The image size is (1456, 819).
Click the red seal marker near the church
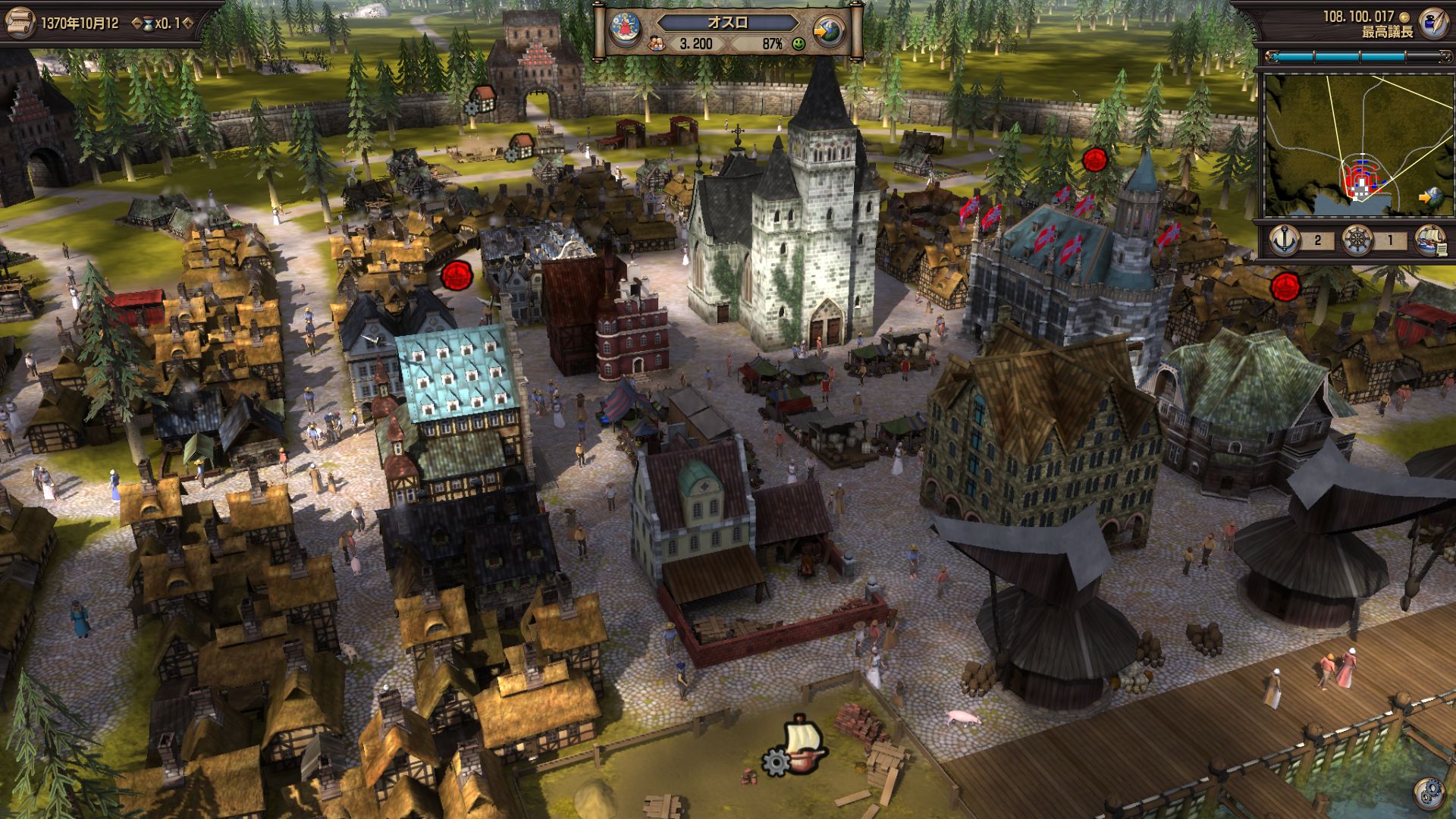(457, 275)
